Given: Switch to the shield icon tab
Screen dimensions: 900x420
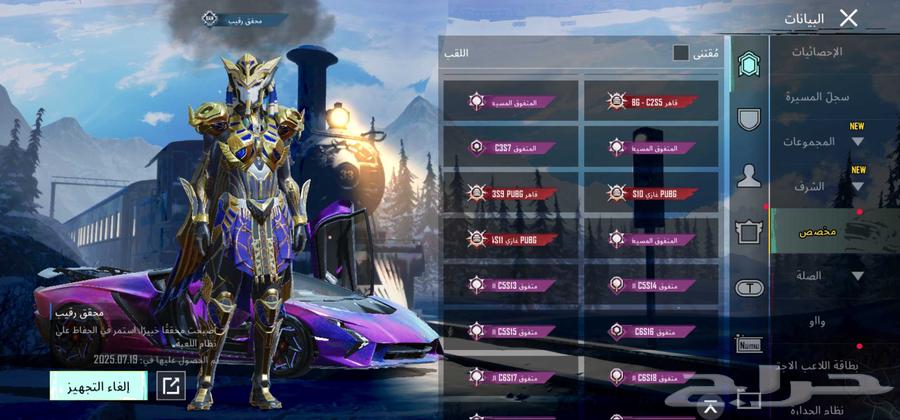Looking at the screenshot, I should pos(748,120).
